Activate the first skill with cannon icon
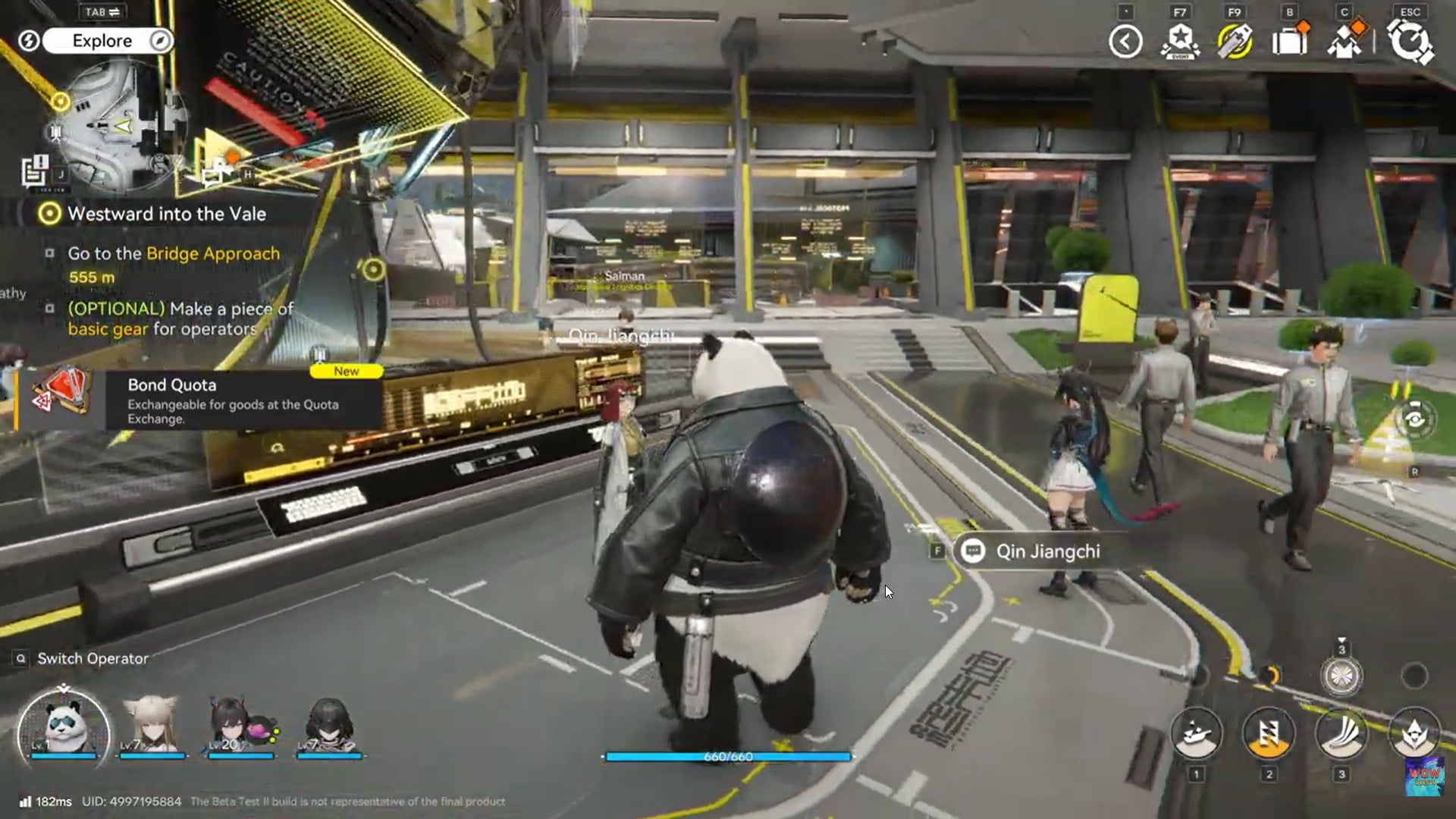The height and width of the screenshot is (819, 1456). [1196, 733]
